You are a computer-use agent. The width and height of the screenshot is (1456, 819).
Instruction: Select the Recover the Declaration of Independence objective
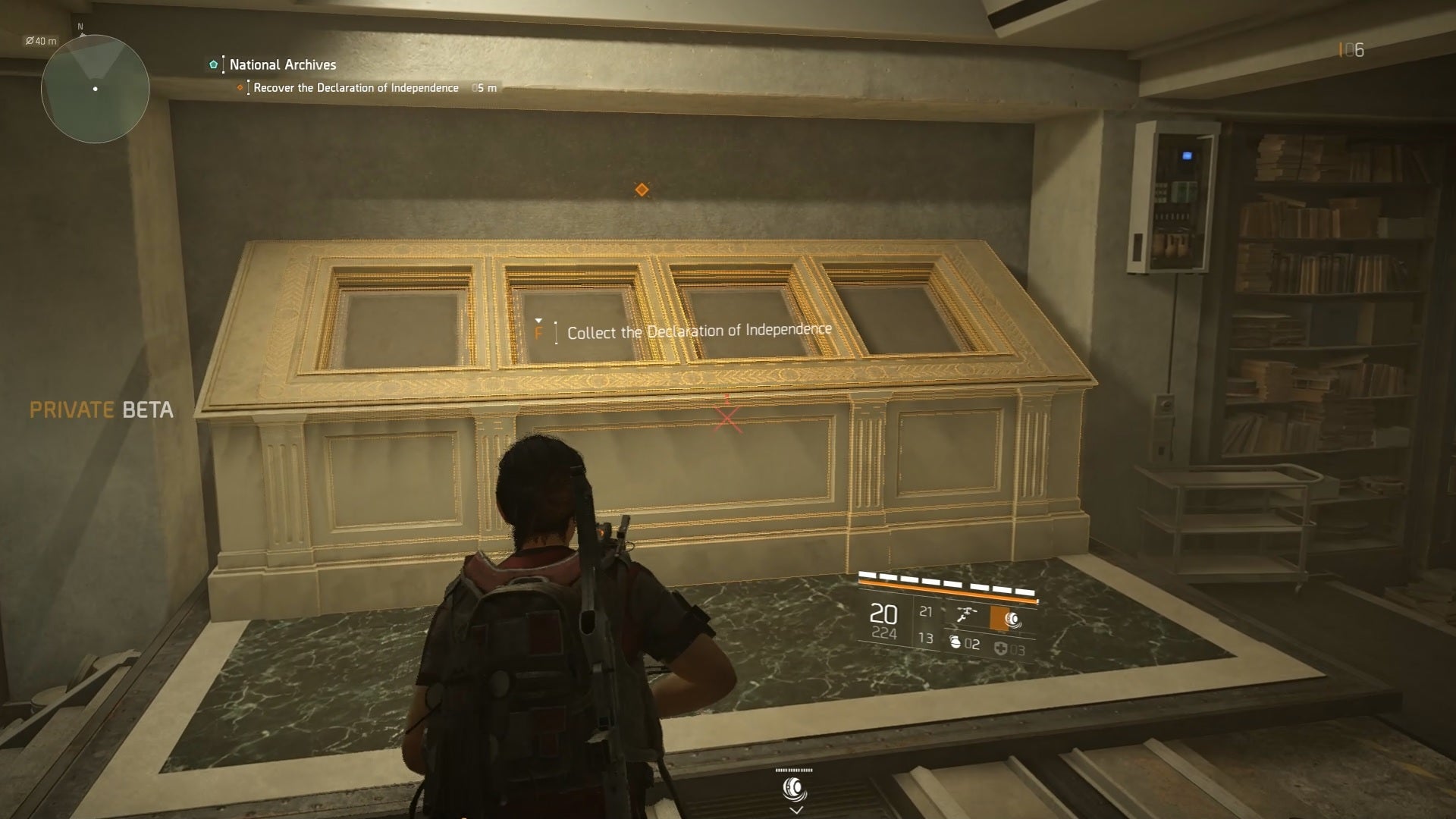[353, 87]
